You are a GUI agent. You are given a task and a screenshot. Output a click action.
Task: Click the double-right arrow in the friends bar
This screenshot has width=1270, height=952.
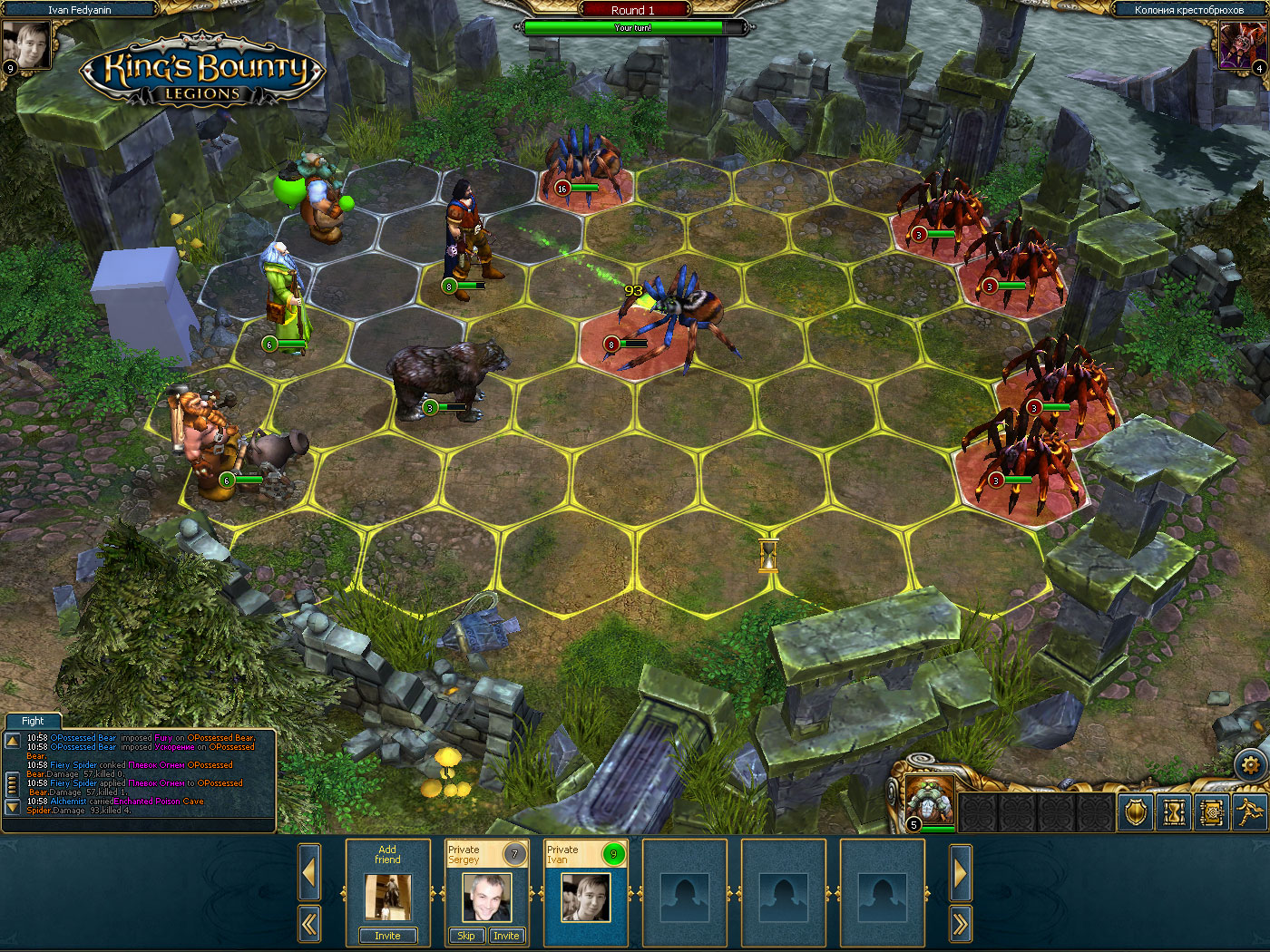coord(961,923)
